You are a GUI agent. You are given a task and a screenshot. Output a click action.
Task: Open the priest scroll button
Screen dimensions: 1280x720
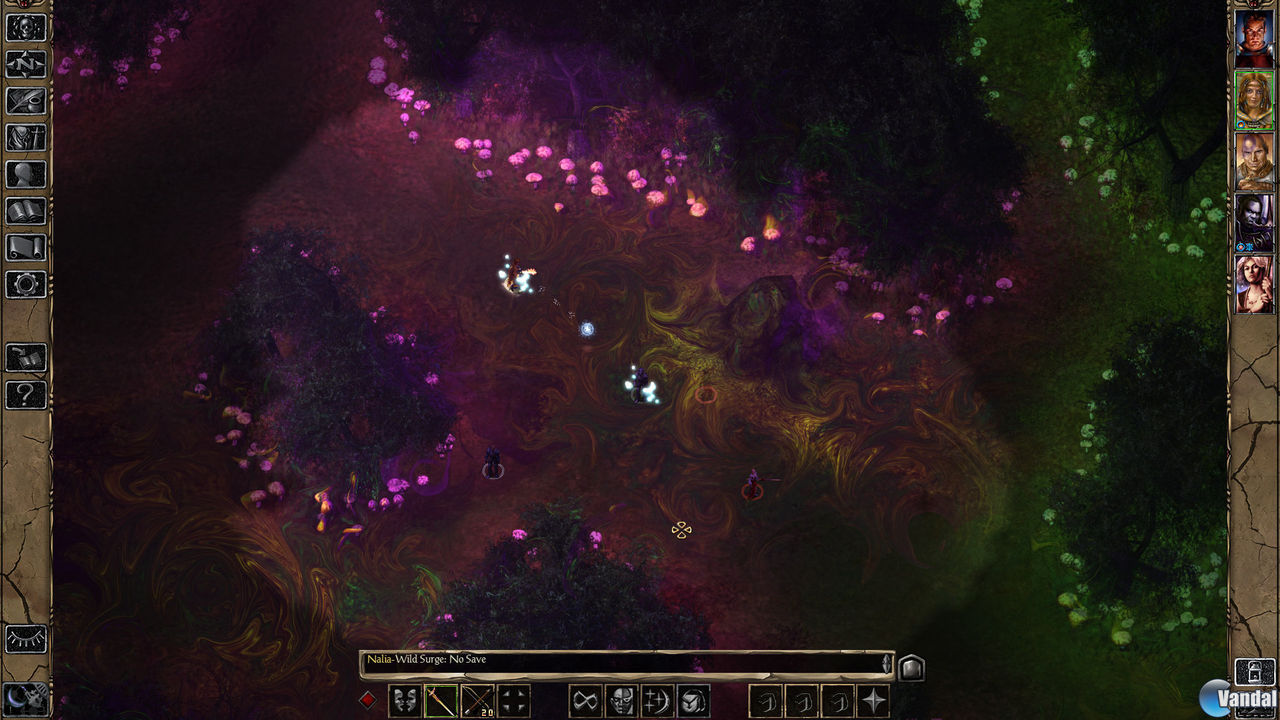point(26,247)
